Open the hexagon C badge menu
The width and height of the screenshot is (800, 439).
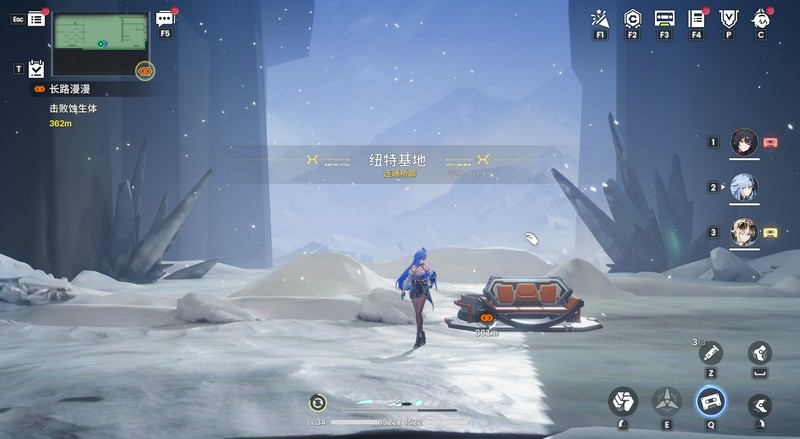632,18
